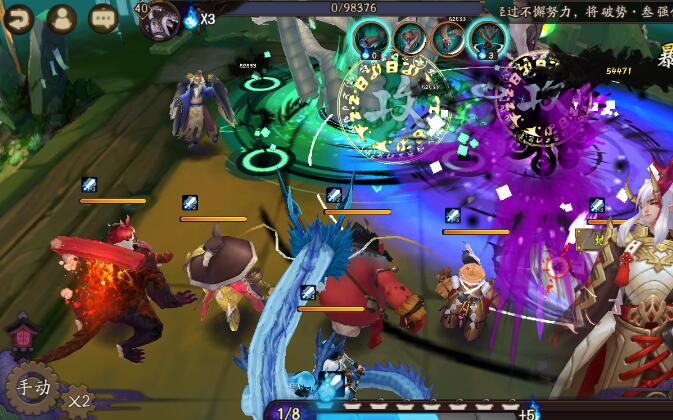Tap the back arrow button
Viewport: 673px width, 420px height.
pos(19,17)
